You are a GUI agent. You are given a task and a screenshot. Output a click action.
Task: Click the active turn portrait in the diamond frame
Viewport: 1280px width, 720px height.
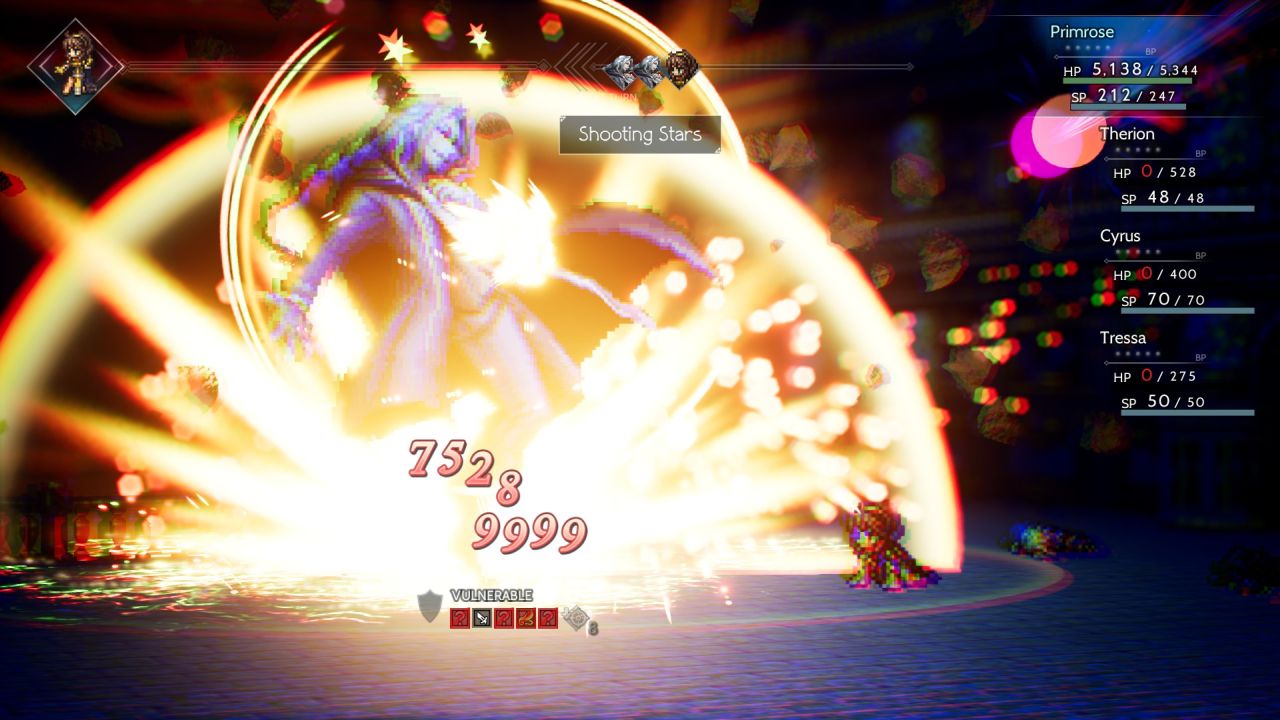tap(75, 66)
